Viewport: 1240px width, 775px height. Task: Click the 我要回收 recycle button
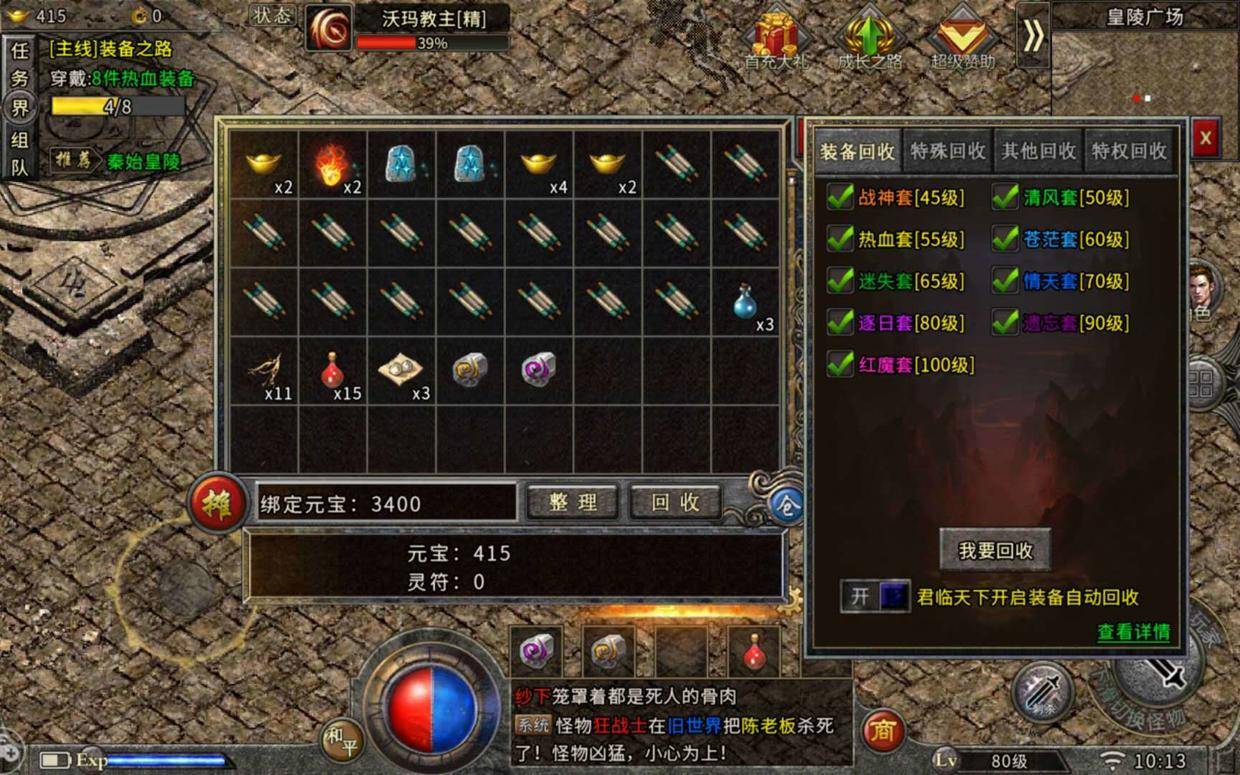pyautogui.click(x=995, y=551)
